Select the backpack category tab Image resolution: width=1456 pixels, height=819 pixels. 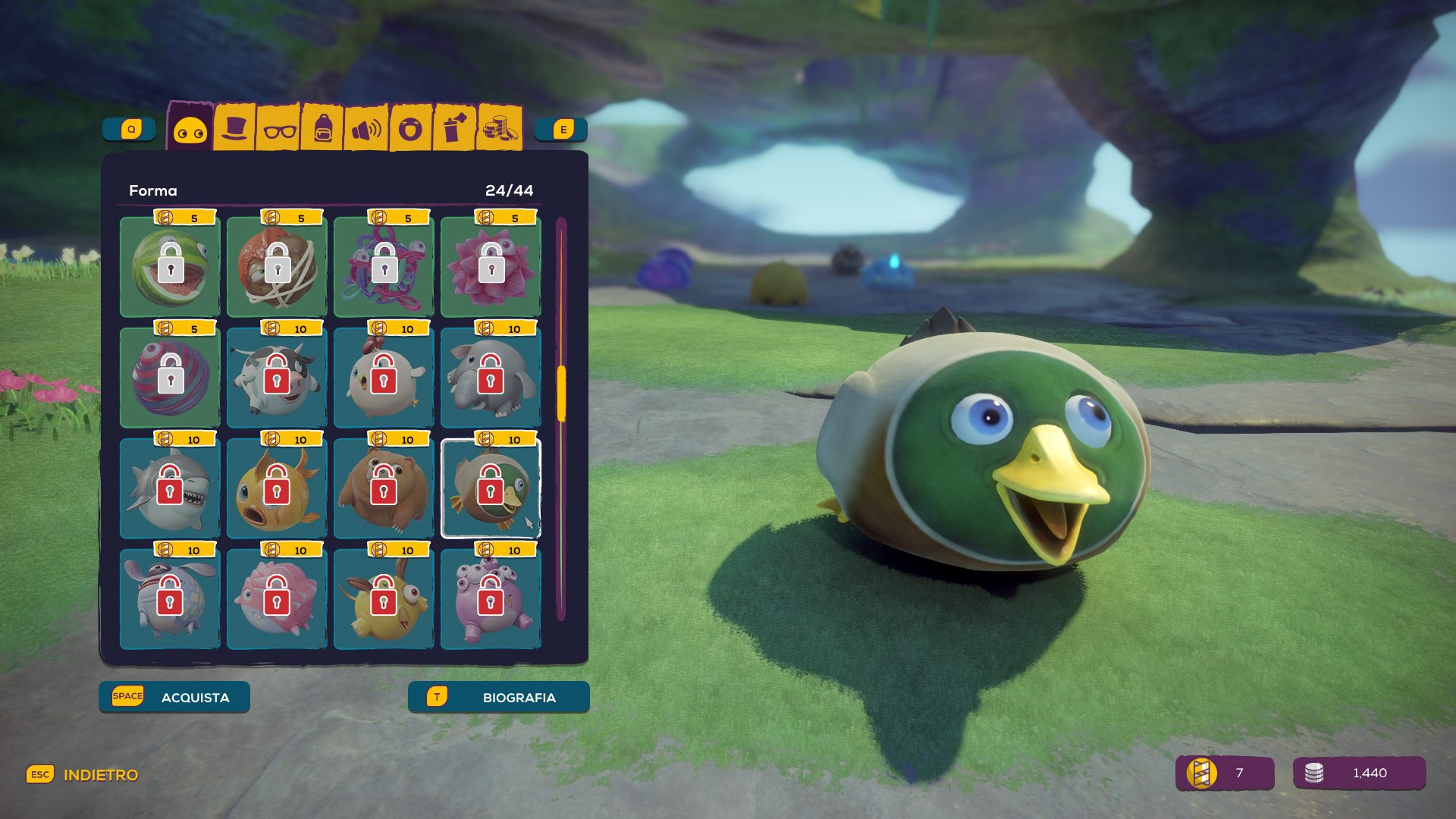tap(322, 130)
